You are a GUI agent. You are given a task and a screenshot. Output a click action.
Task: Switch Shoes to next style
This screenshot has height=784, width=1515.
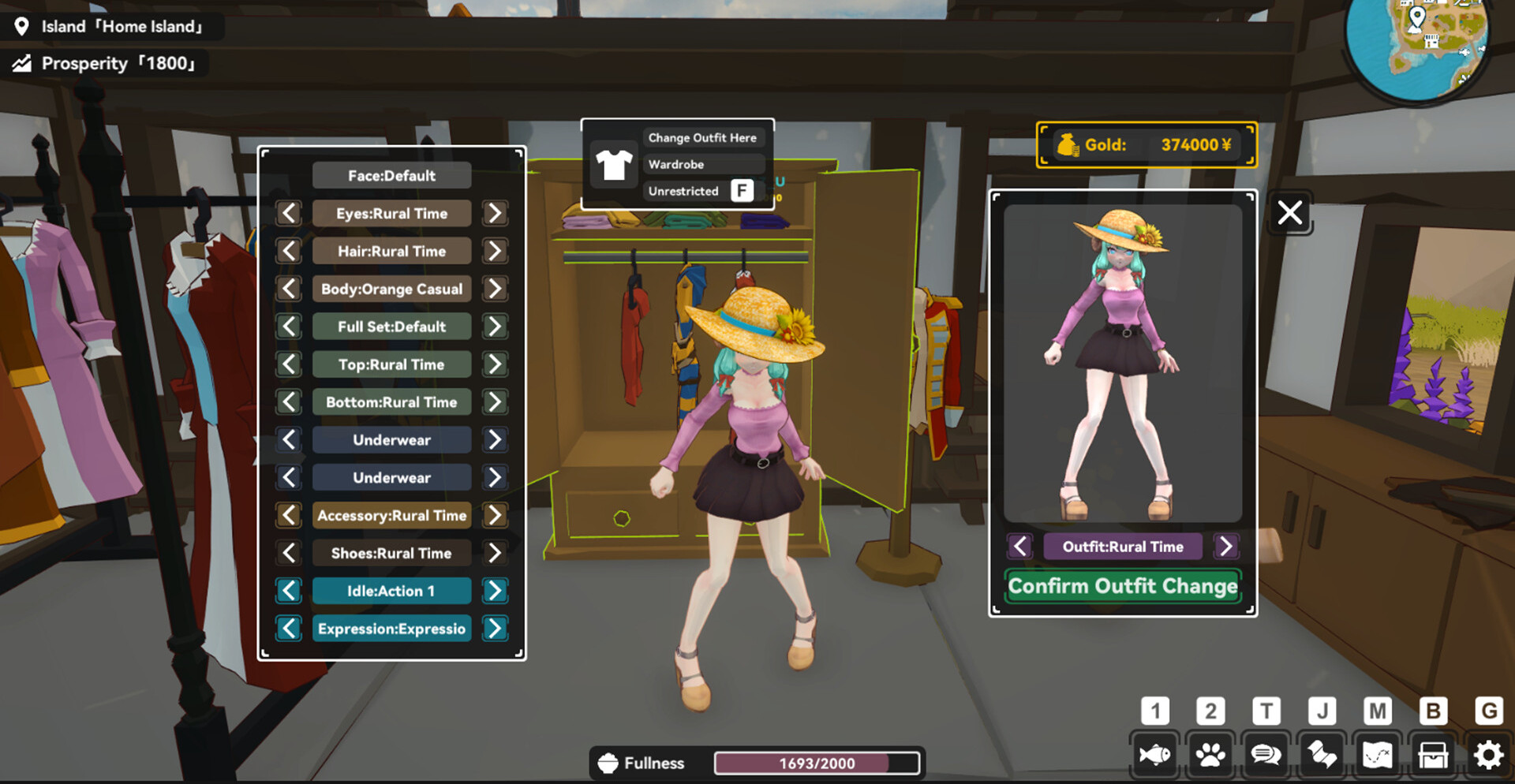coord(495,553)
